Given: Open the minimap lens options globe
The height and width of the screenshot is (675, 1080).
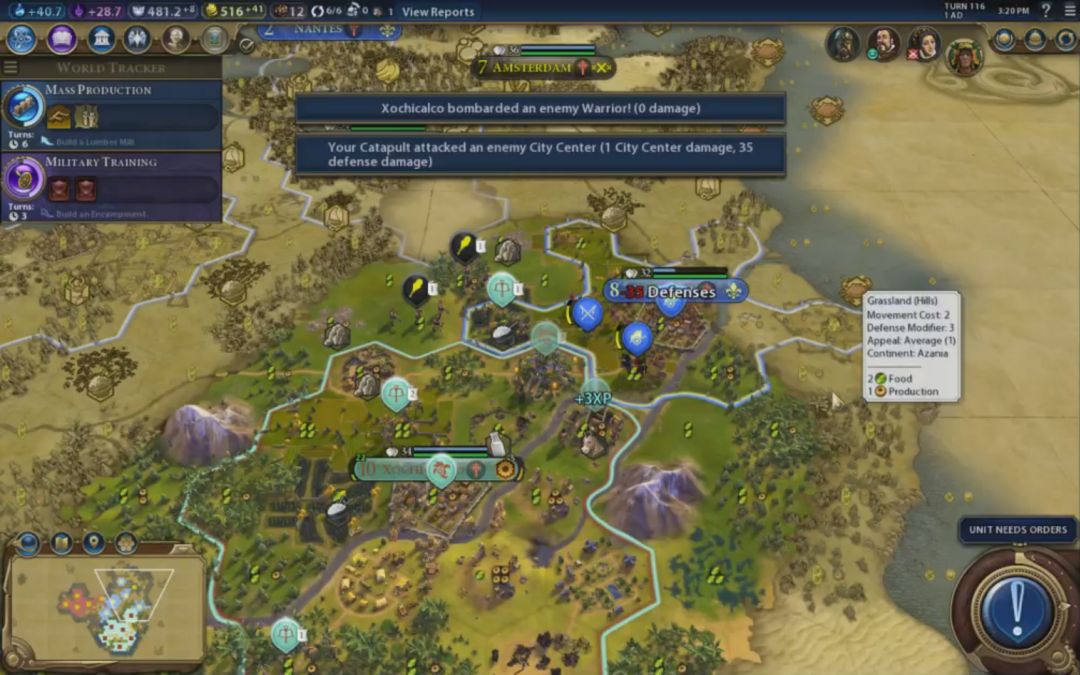Looking at the screenshot, I should 28,543.
